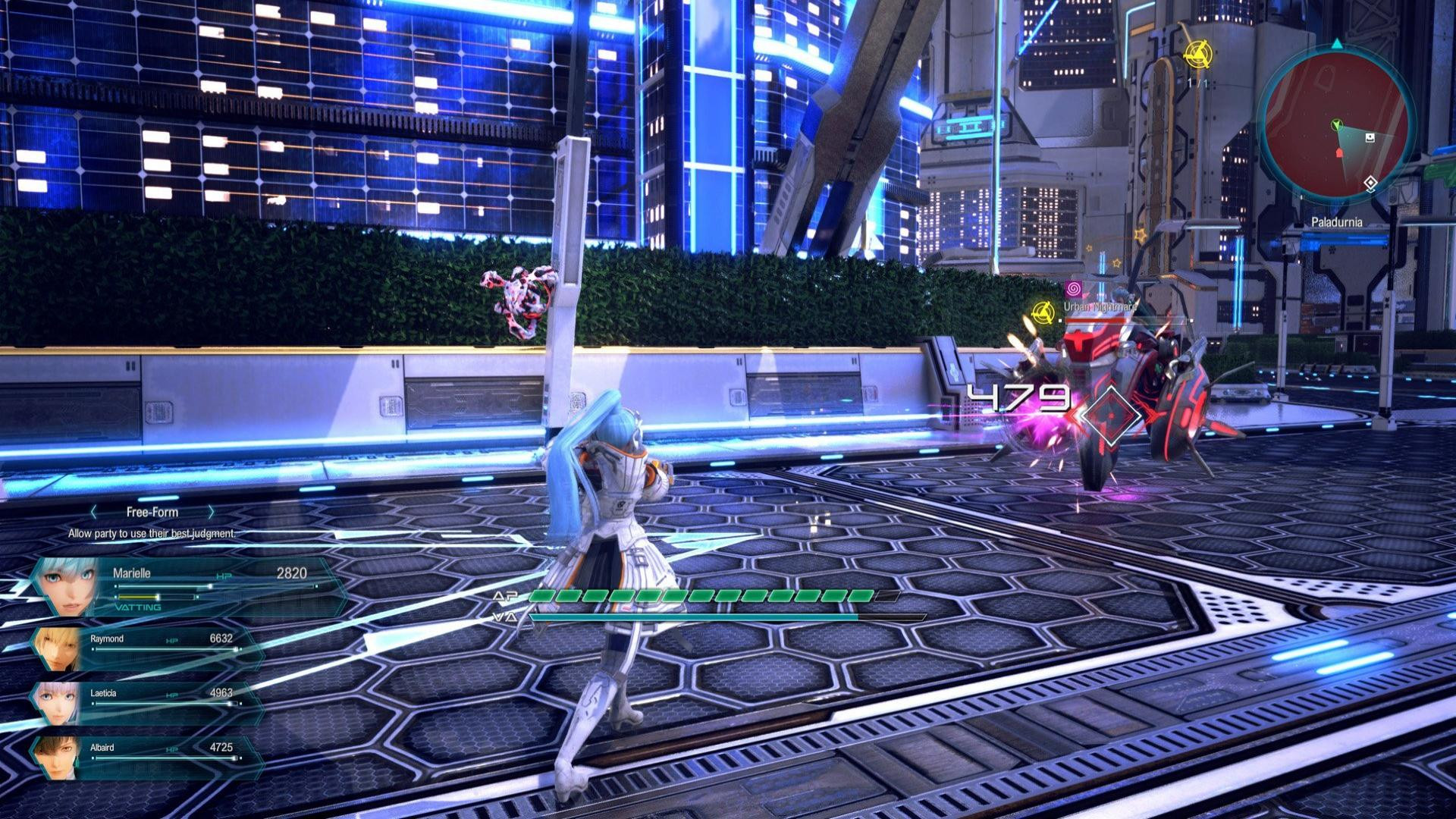
Task: Click the yellow target counter icon
Action: (1197, 54)
